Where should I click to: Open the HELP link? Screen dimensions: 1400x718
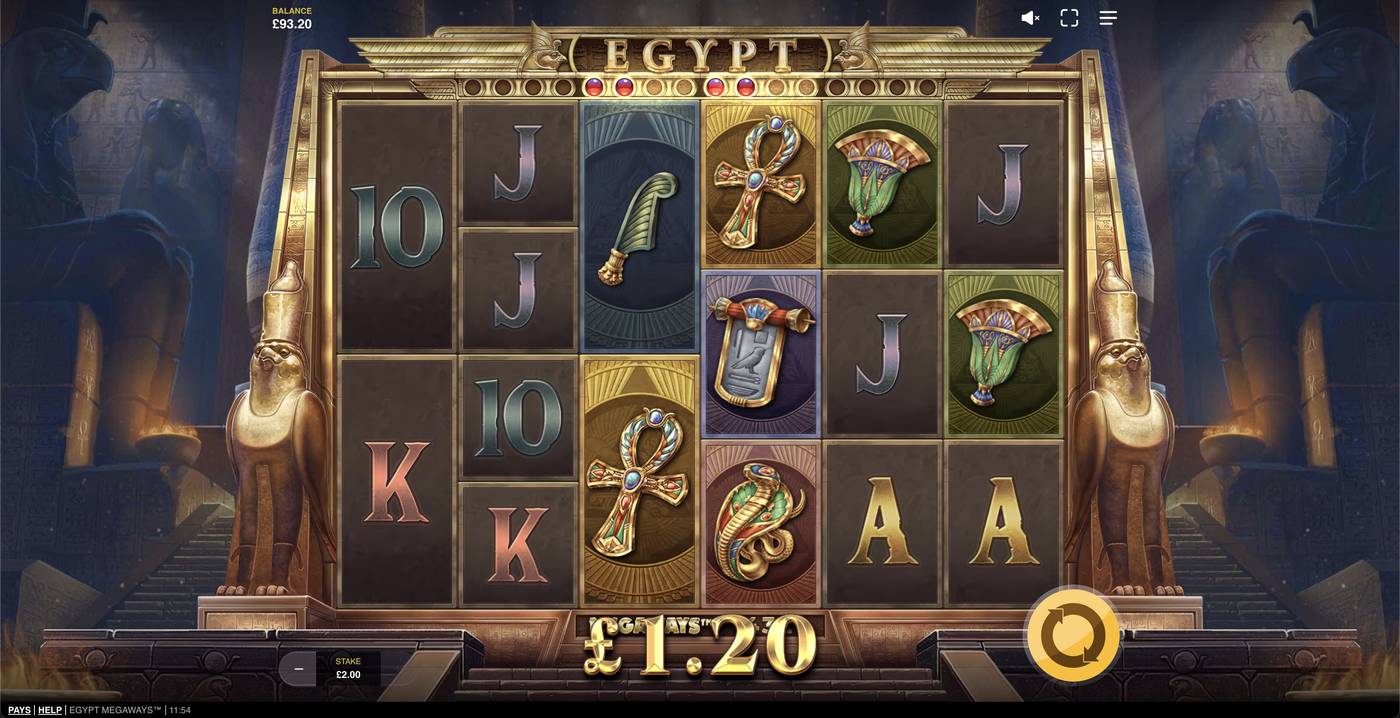click(50, 710)
